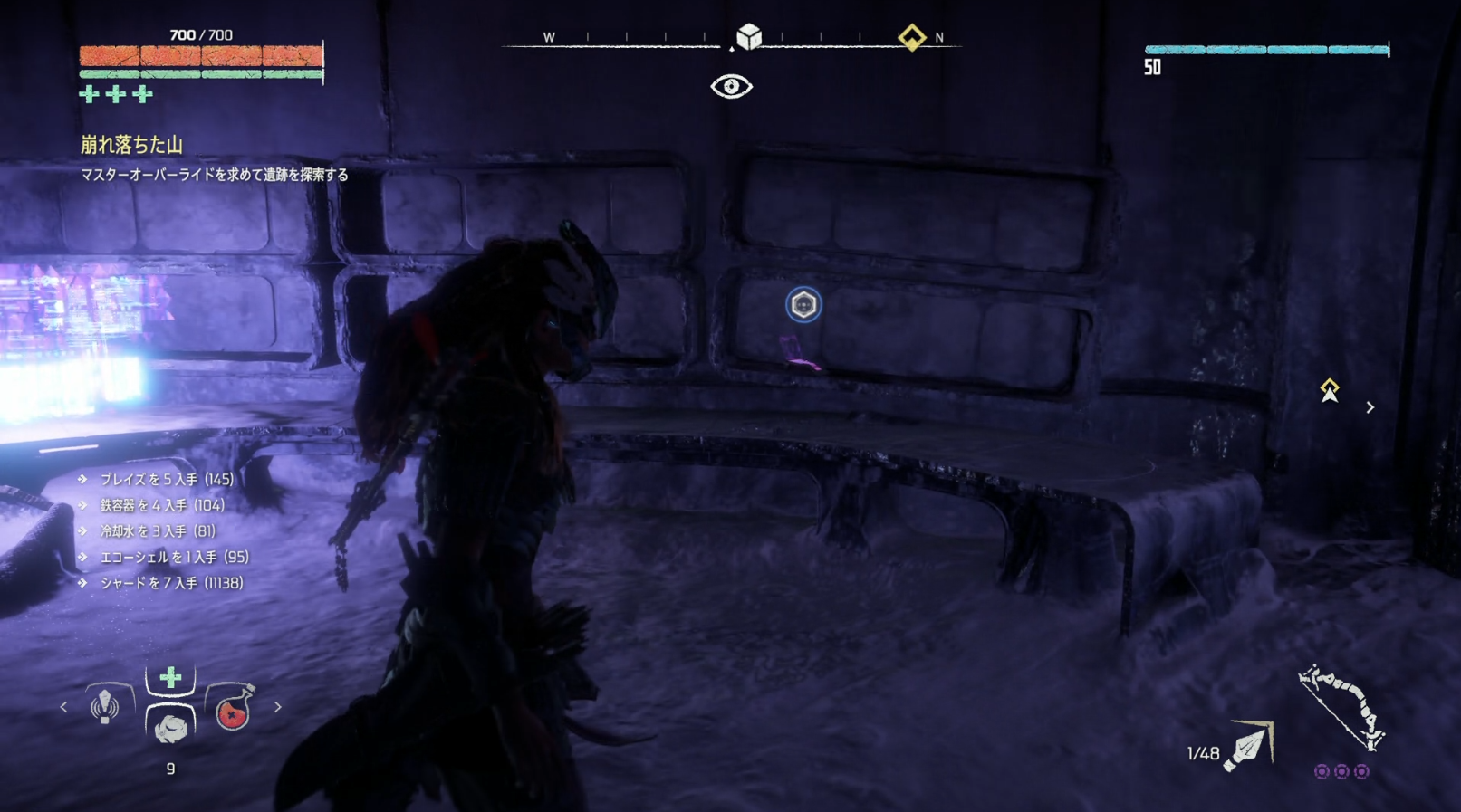Select the エコーシェルを1入手 job entry
Viewport: 1461px width, 812px height.
pyautogui.click(x=174, y=557)
